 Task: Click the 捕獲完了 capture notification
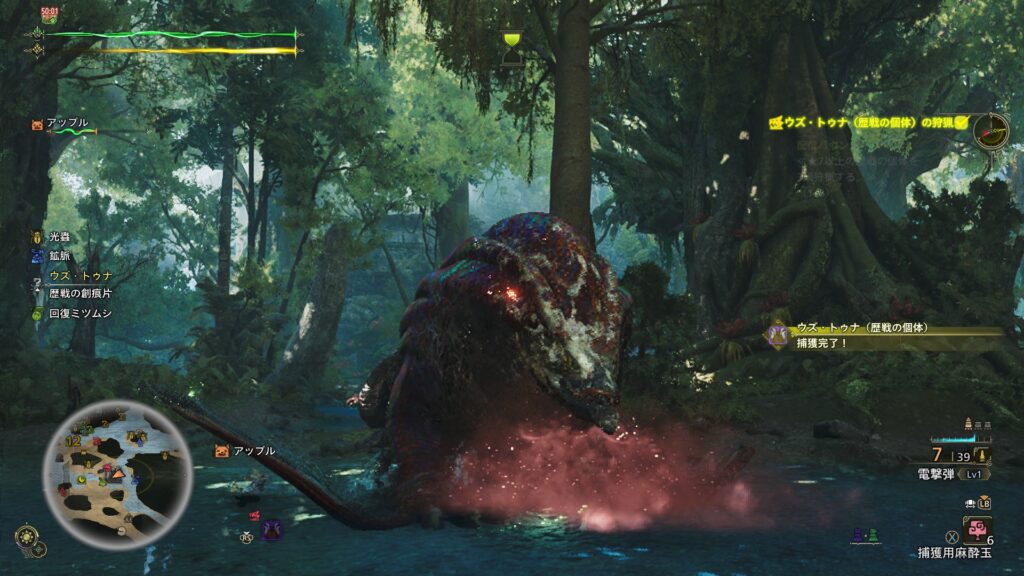click(880, 335)
